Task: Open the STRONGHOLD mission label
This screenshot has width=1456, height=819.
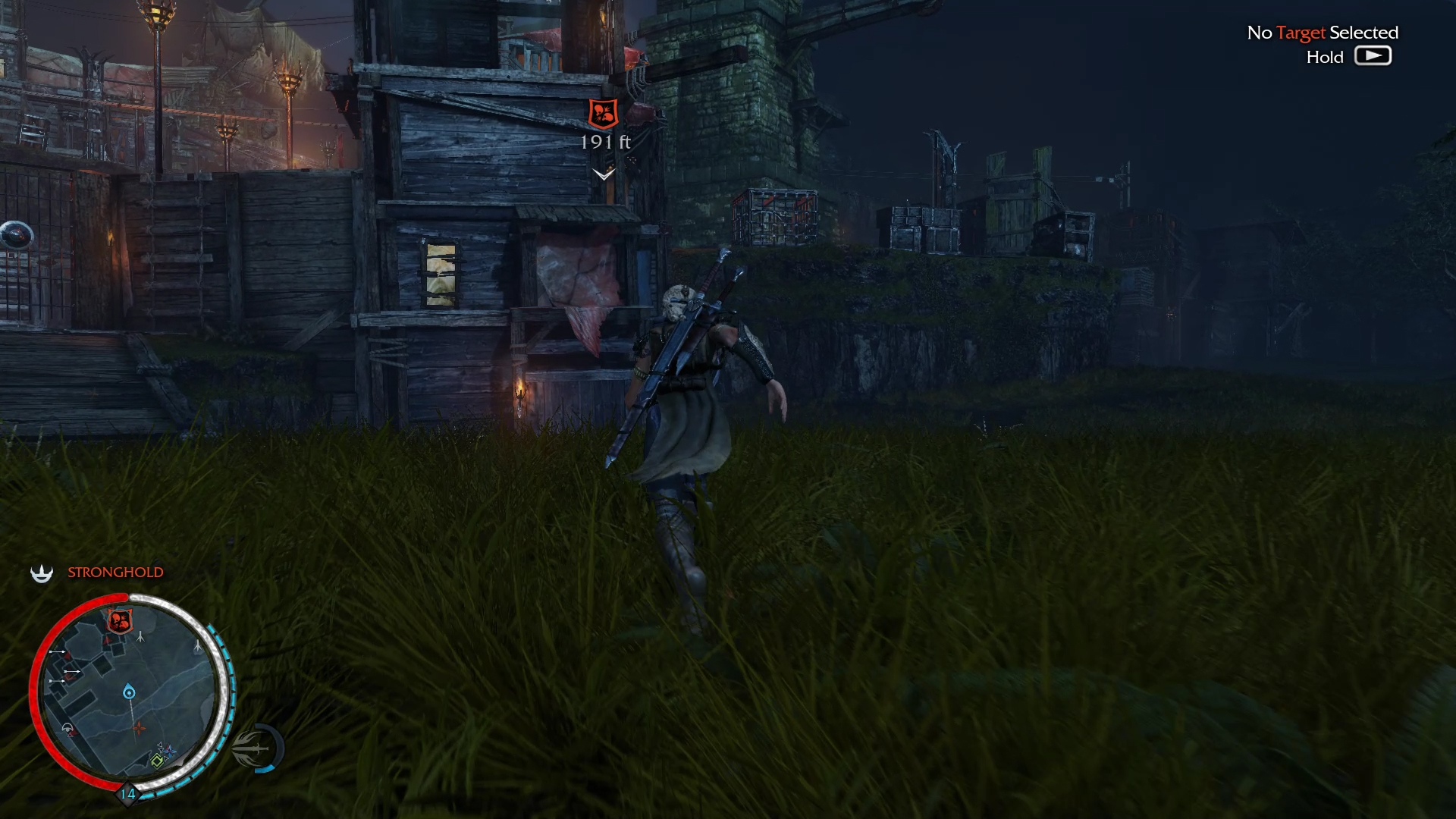Action: pos(115,573)
